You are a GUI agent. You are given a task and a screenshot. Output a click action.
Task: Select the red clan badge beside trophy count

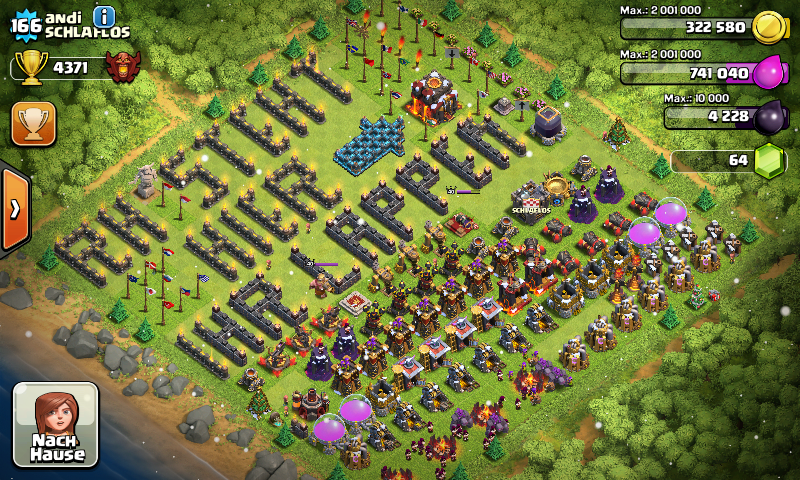(123, 67)
